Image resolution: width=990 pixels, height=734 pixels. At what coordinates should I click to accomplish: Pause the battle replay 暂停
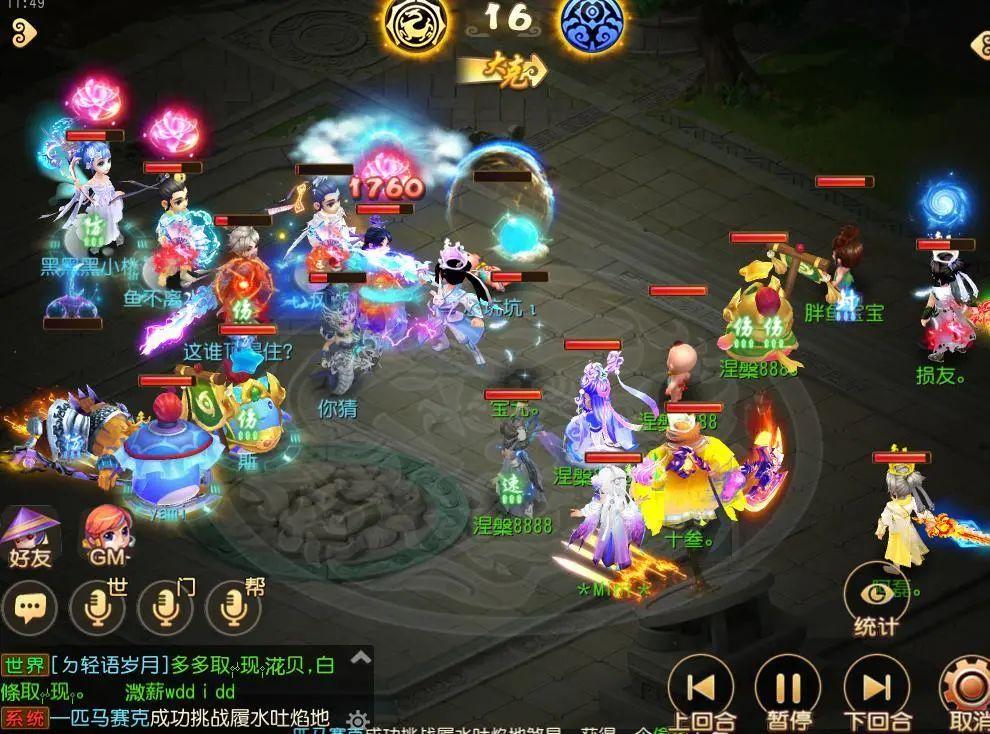(788, 690)
